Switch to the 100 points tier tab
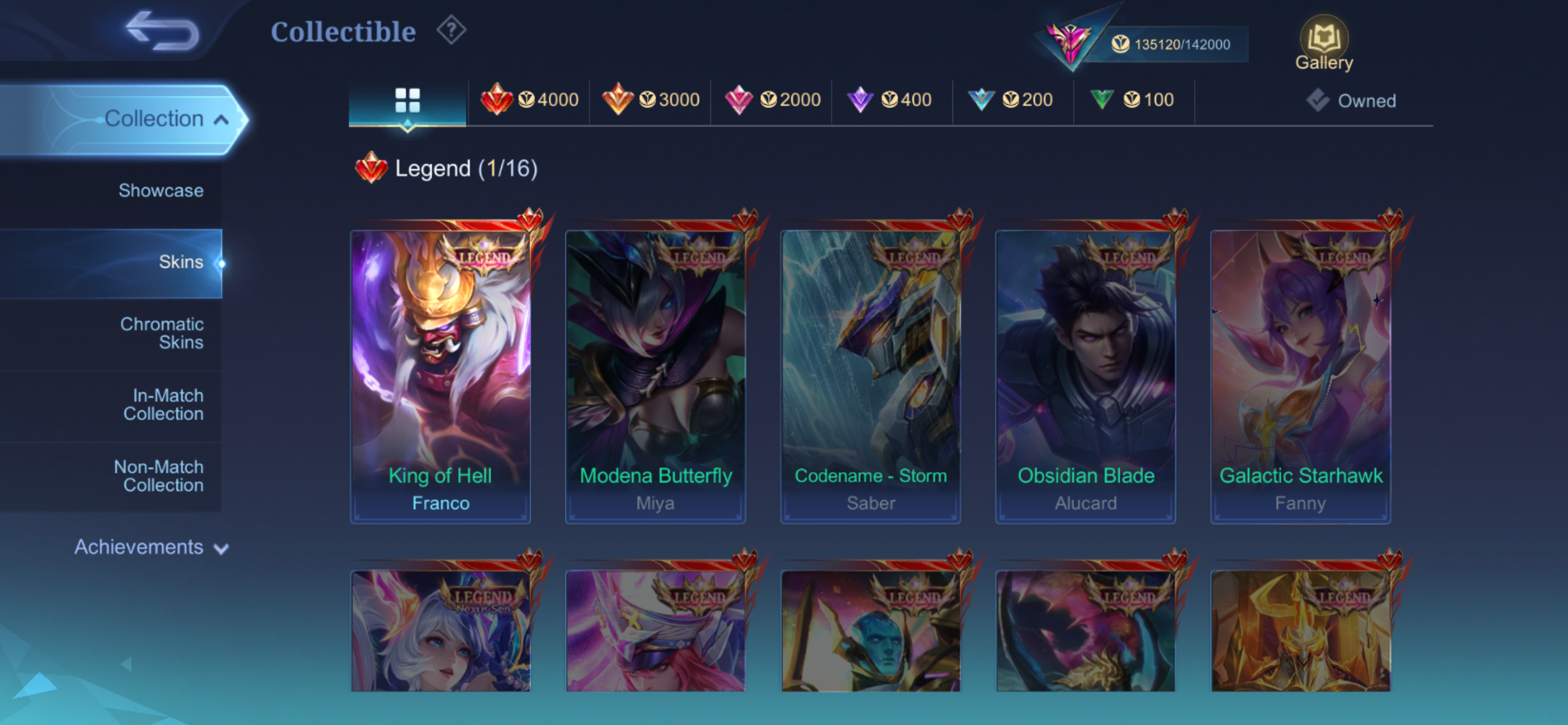This screenshot has width=1568, height=725. (x=1135, y=100)
